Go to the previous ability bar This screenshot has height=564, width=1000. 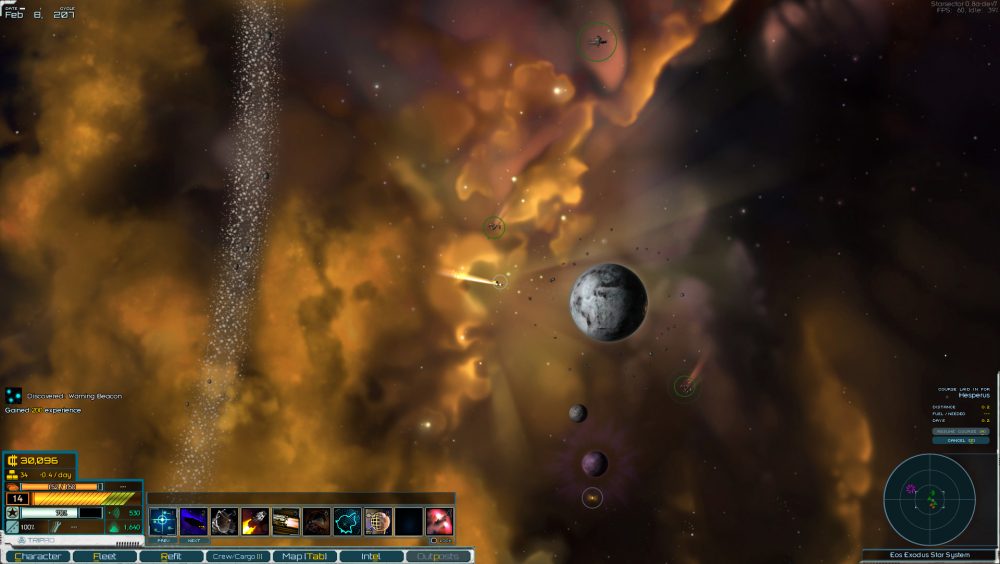163,540
